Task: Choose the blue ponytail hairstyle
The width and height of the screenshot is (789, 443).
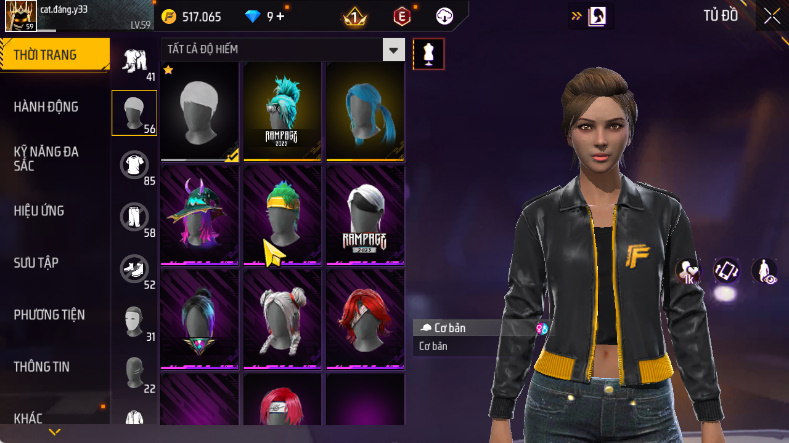Action: (x=365, y=110)
